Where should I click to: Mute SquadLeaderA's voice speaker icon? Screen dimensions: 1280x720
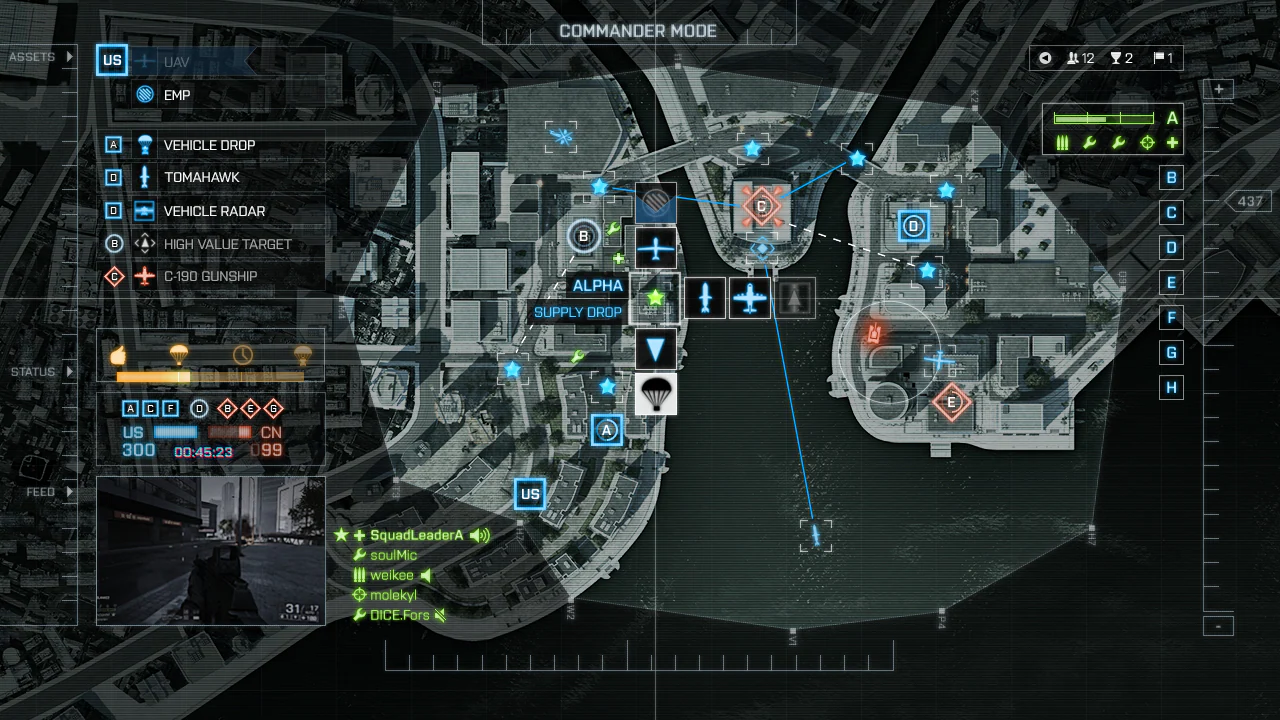pyautogui.click(x=477, y=534)
